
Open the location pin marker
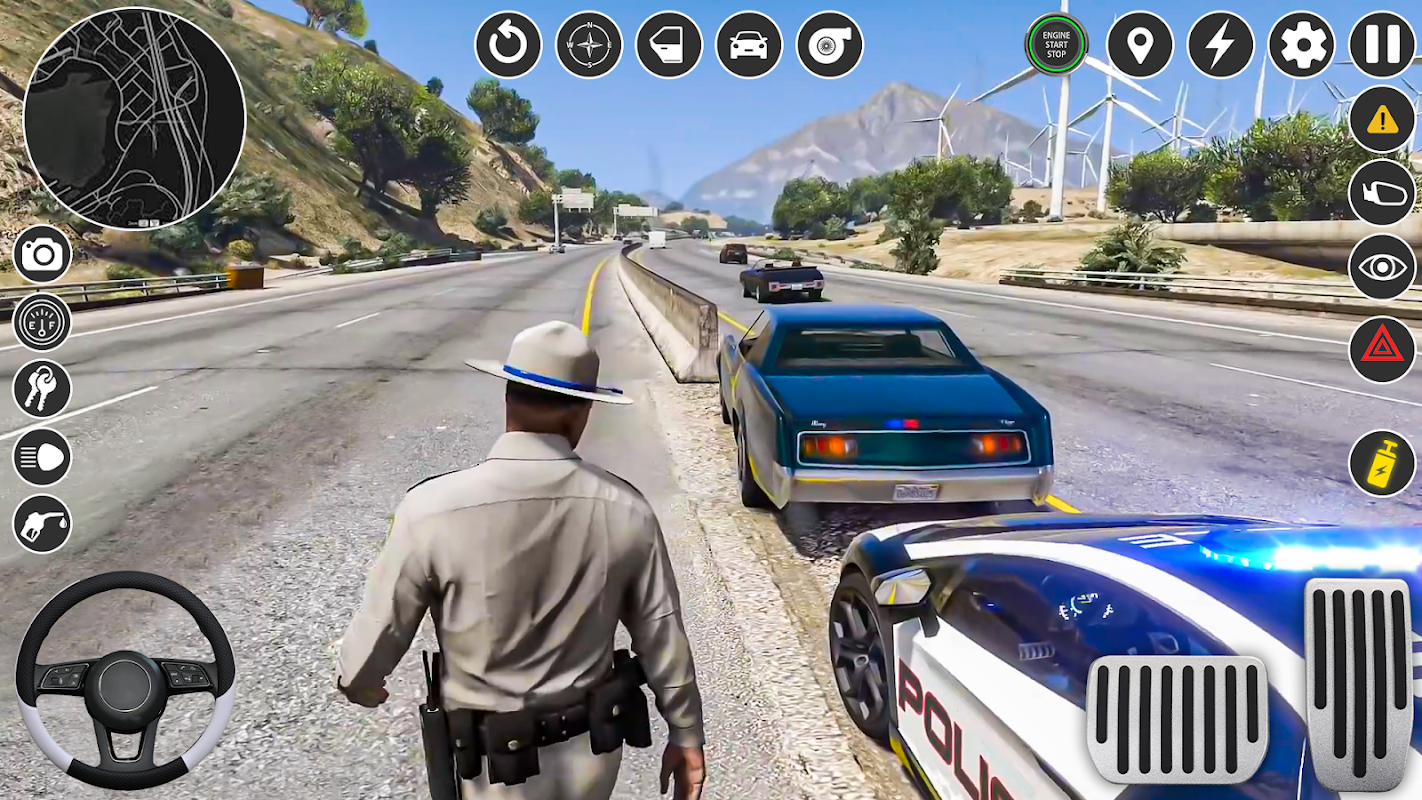coord(1140,45)
